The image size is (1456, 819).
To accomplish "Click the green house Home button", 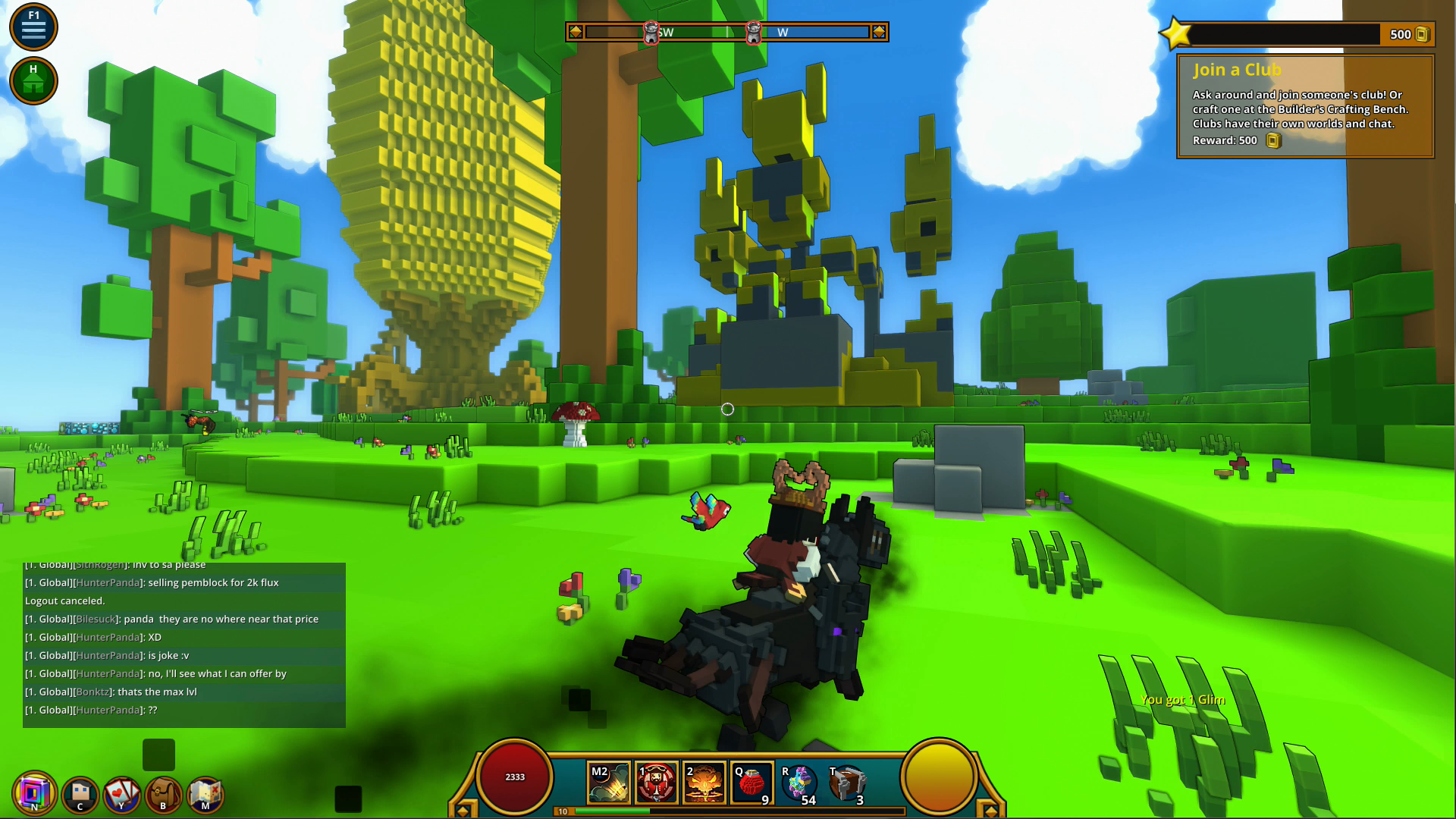I will pyautogui.click(x=33, y=80).
